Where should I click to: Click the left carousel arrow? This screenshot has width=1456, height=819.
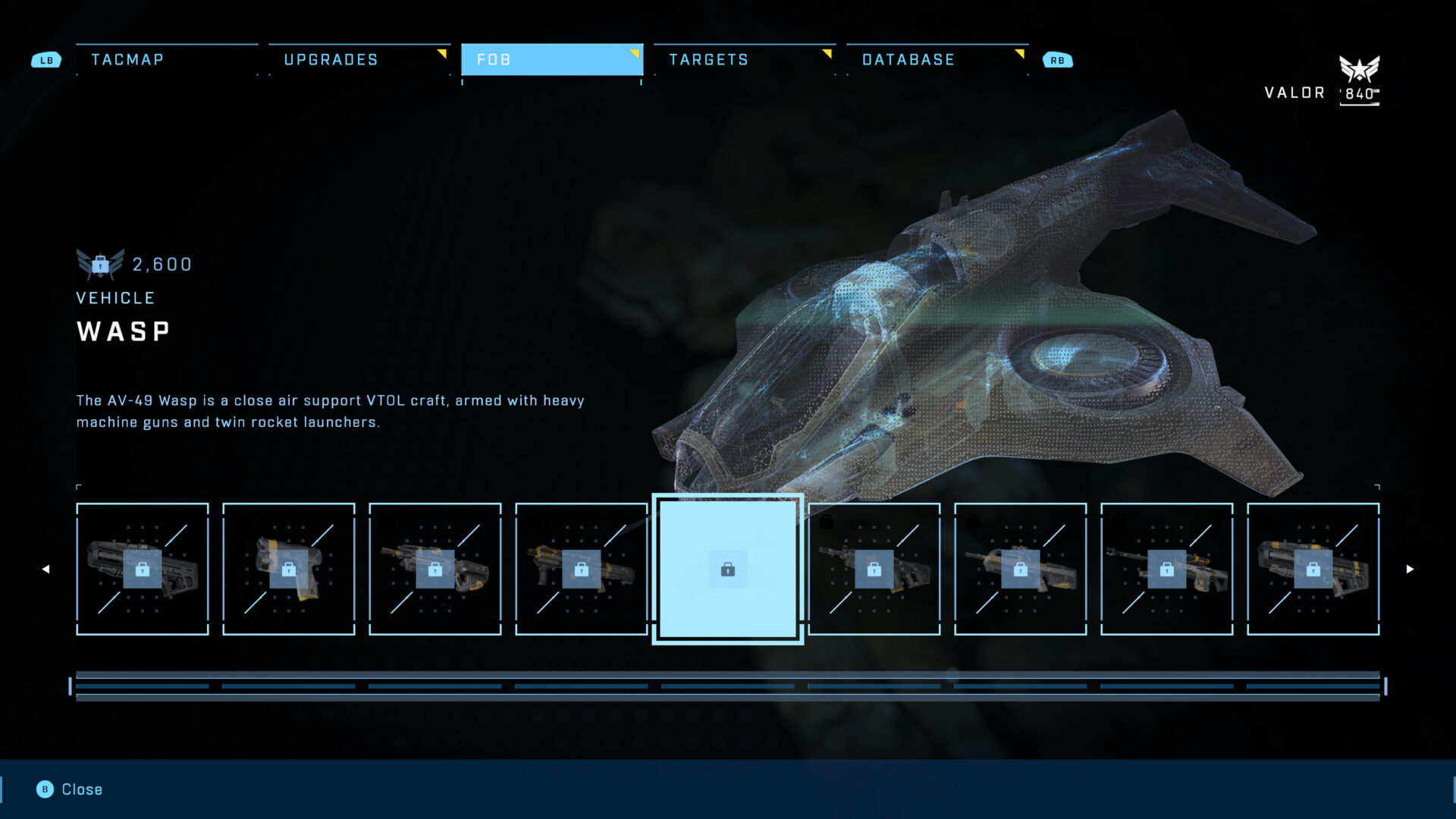(45, 568)
